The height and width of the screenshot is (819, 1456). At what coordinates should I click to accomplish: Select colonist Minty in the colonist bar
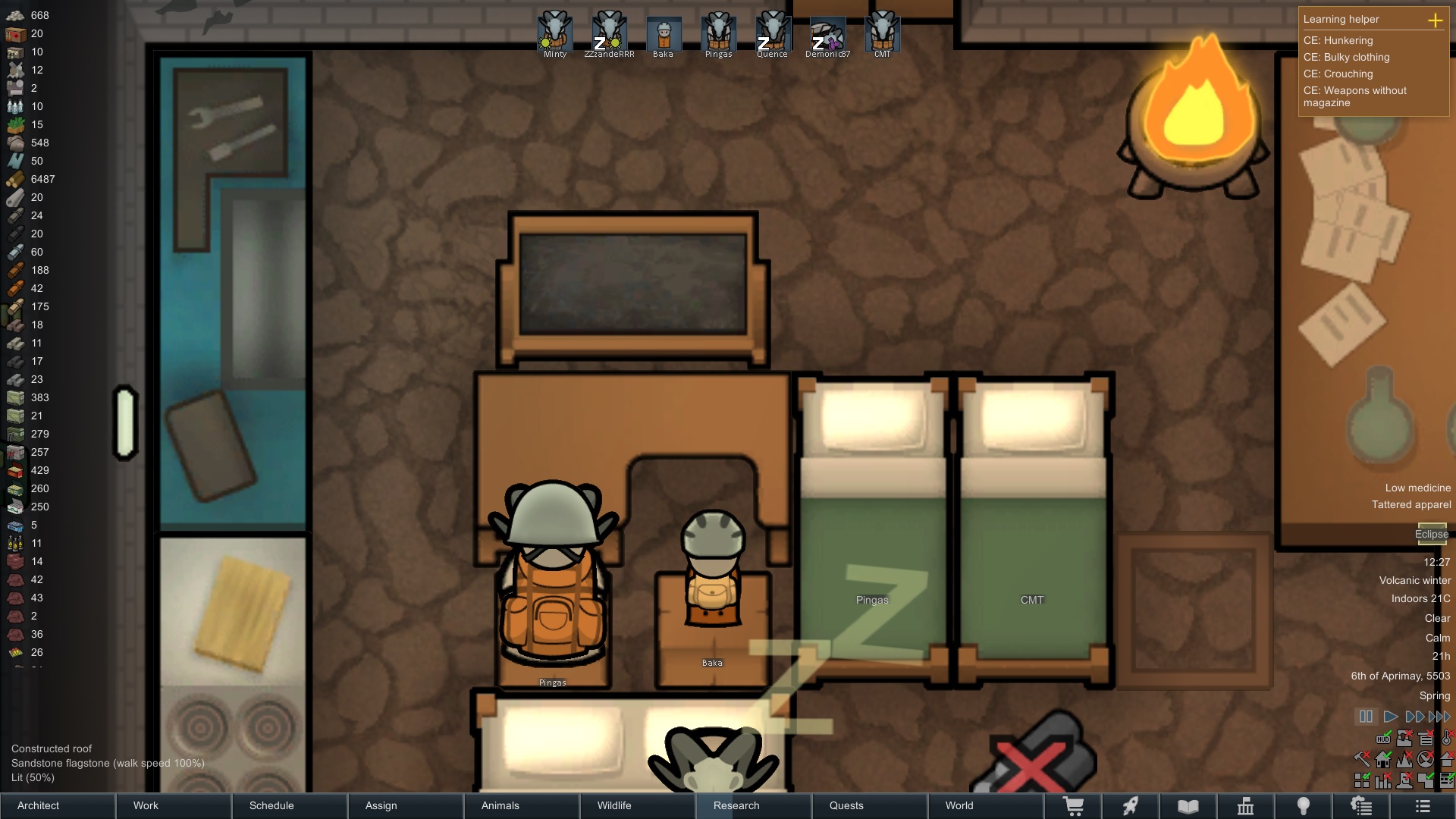click(x=555, y=33)
